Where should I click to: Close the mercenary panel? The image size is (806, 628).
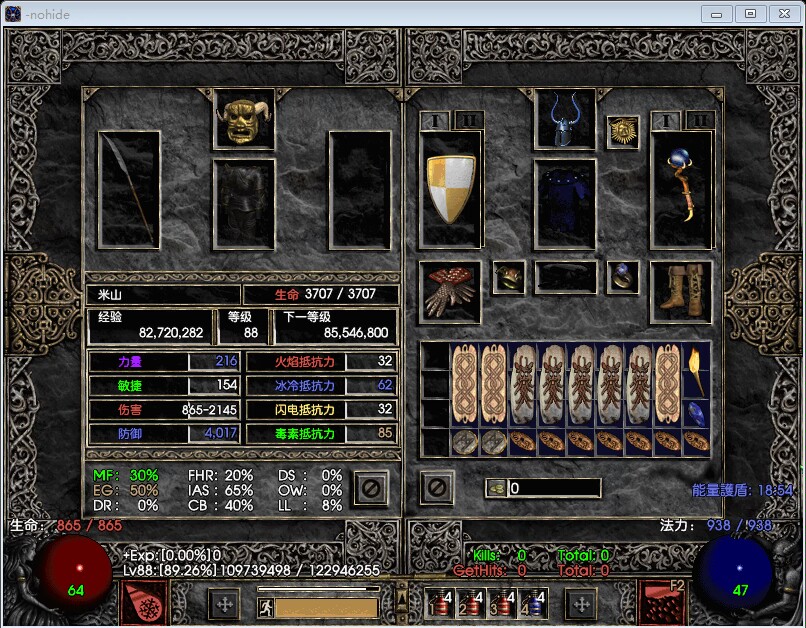click(x=370, y=488)
